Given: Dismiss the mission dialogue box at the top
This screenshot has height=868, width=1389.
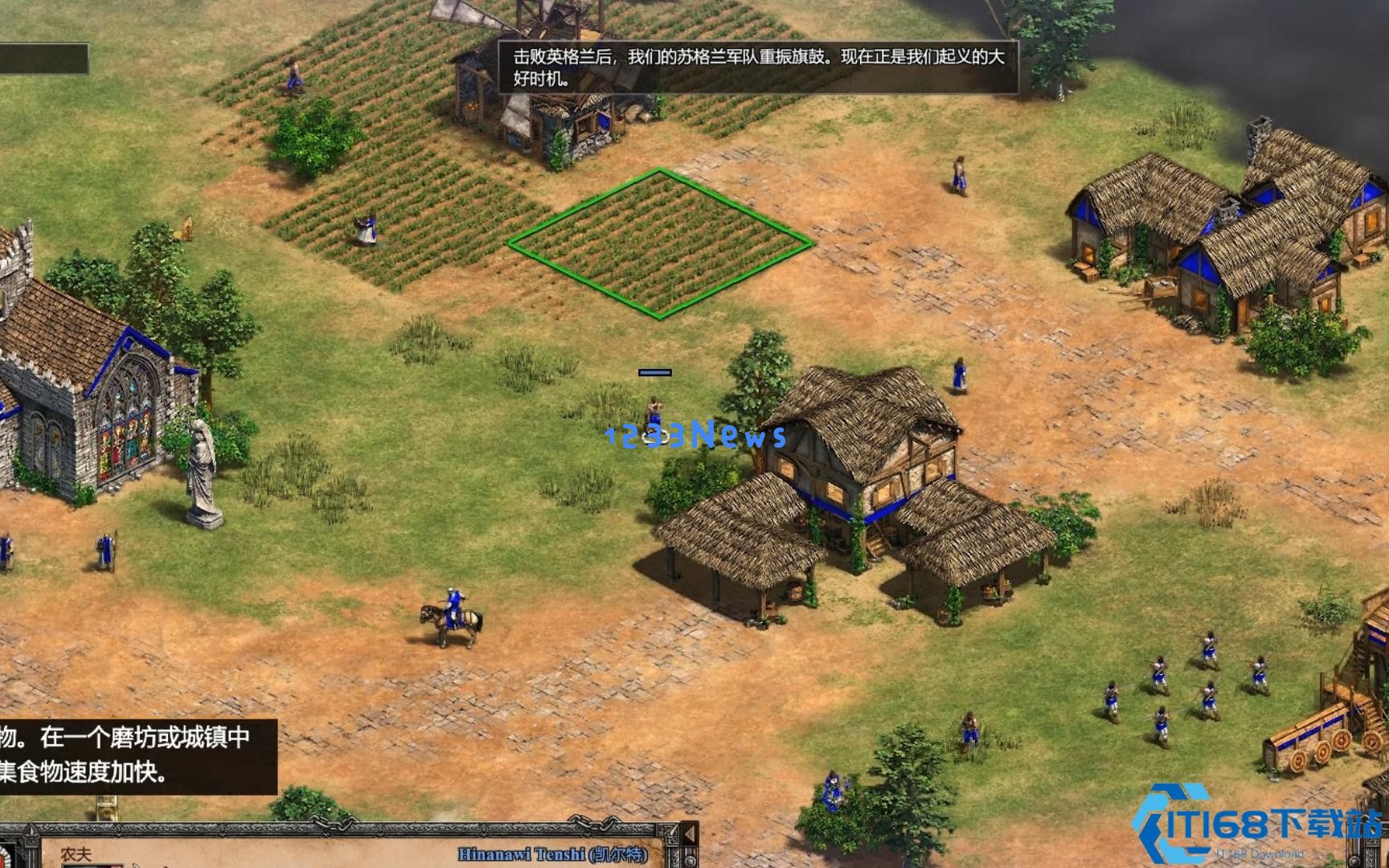Looking at the screenshot, I should [760, 68].
